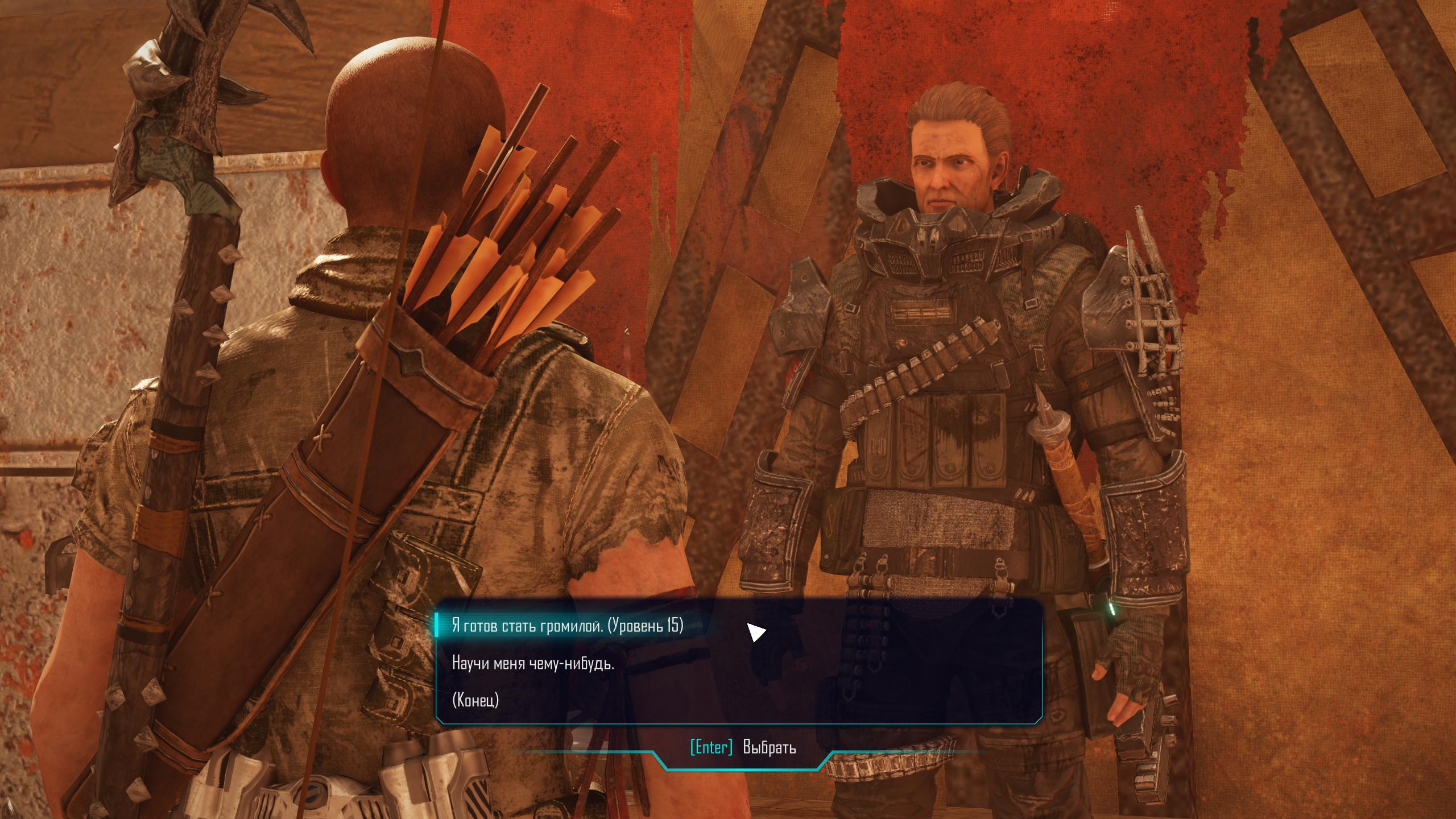
Task: End conversation with "(Конец)" option
Action: tap(475, 700)
